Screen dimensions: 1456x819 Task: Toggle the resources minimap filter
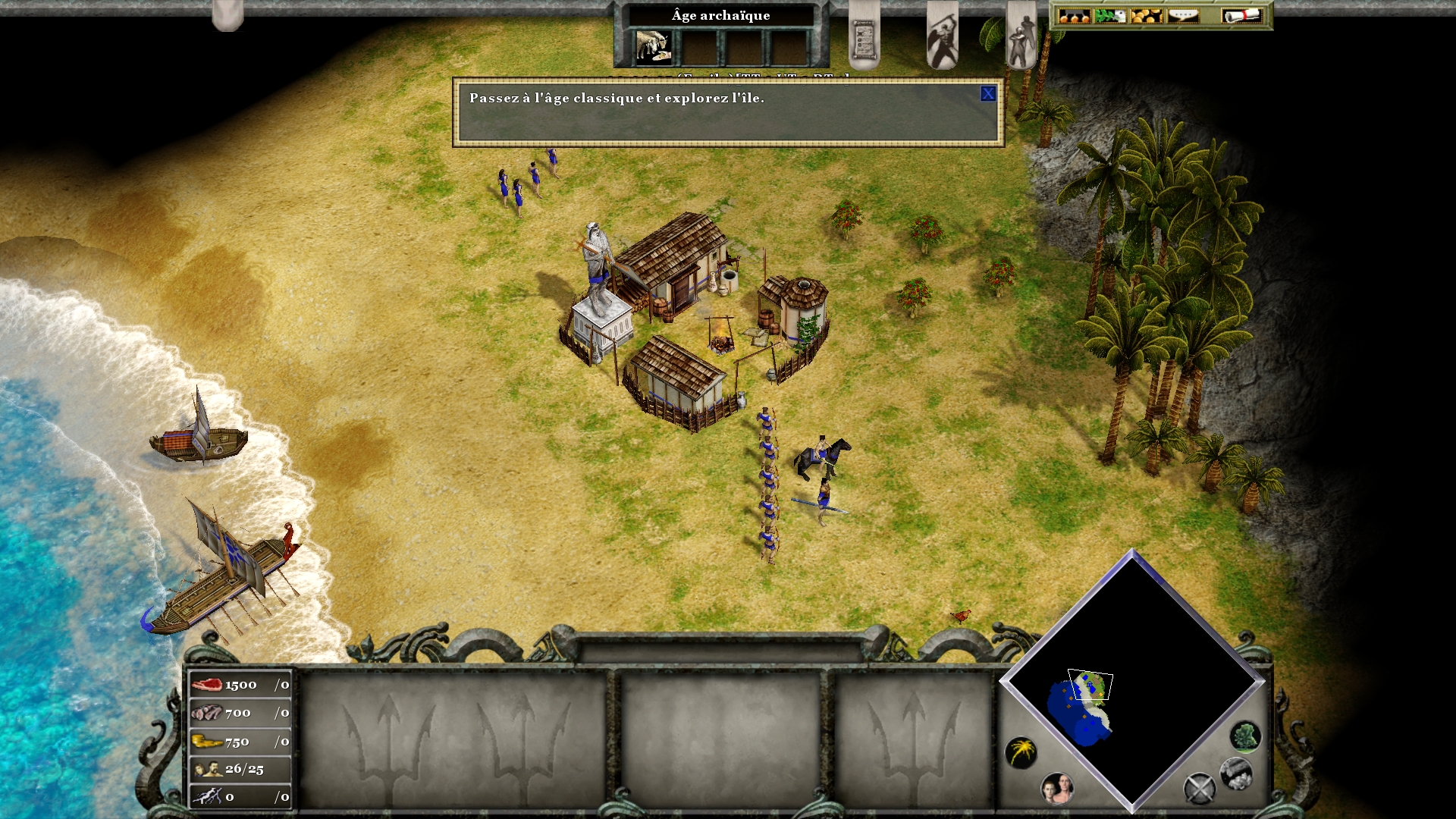pyautogui.click(x=1235, y=773)
